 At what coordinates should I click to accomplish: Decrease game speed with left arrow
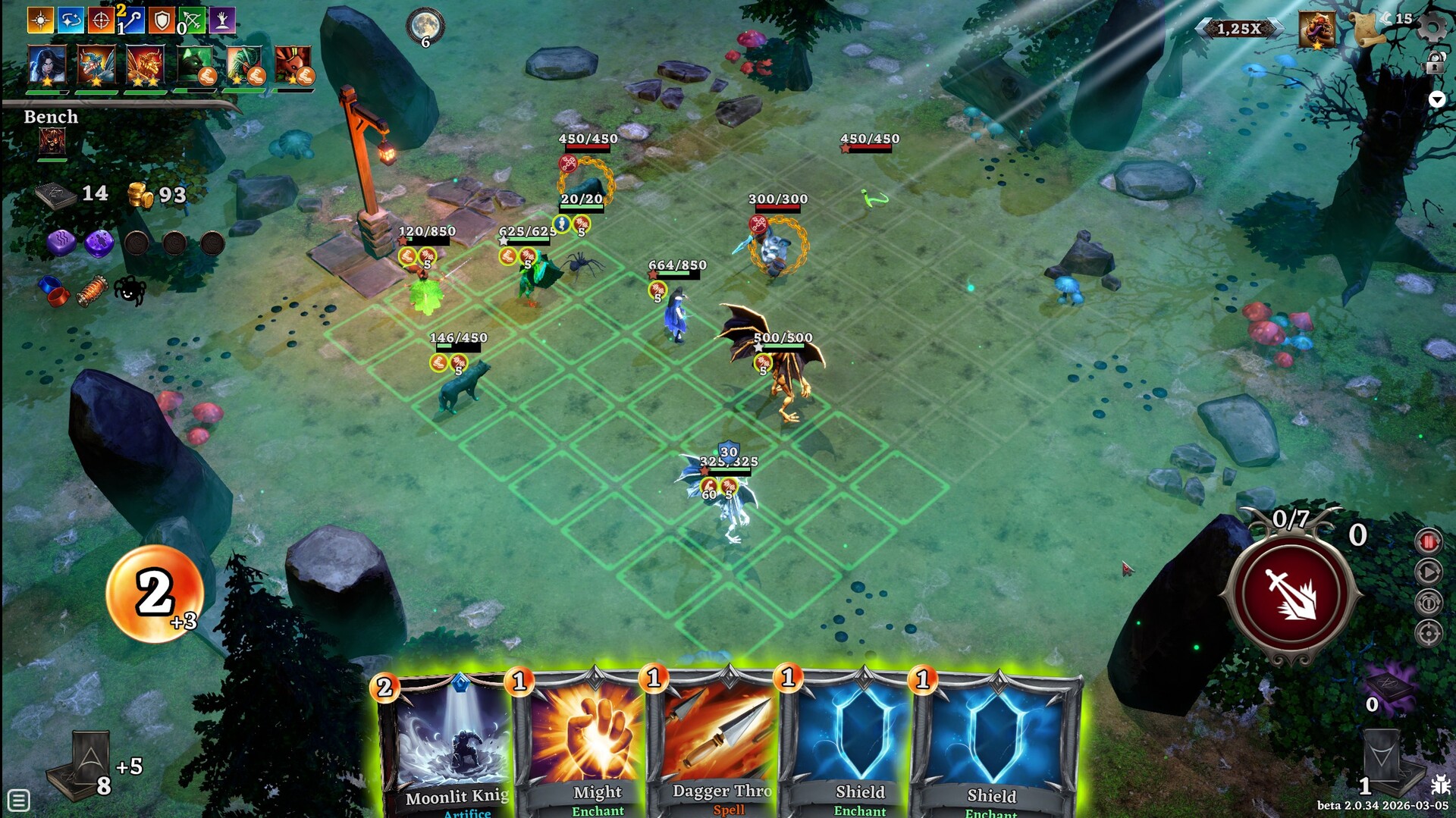tap(1203, 29)
